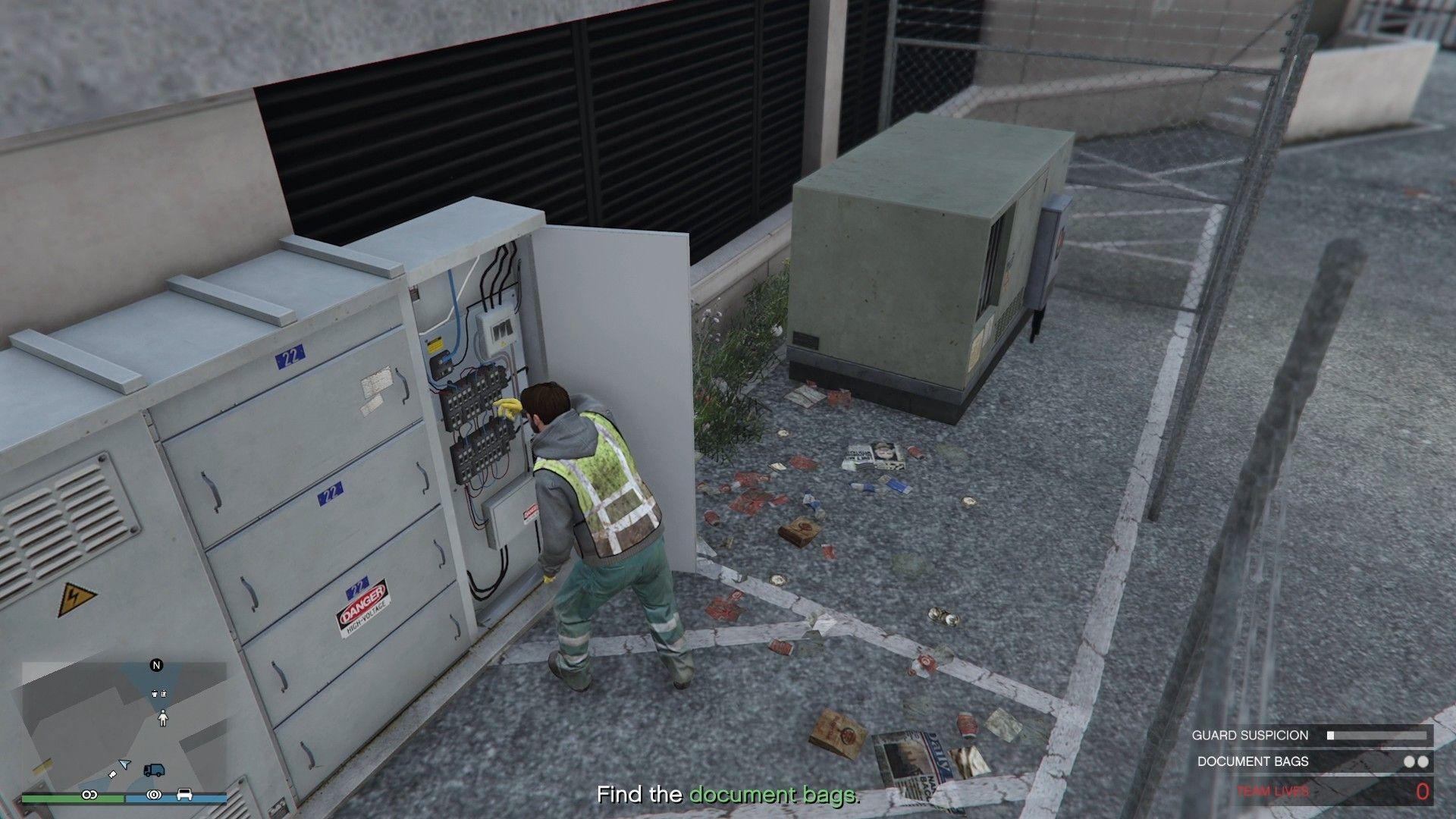Select the DOCUMENT BAGS label
The width and height of the screenshot is (1456, 819).
1252,761
